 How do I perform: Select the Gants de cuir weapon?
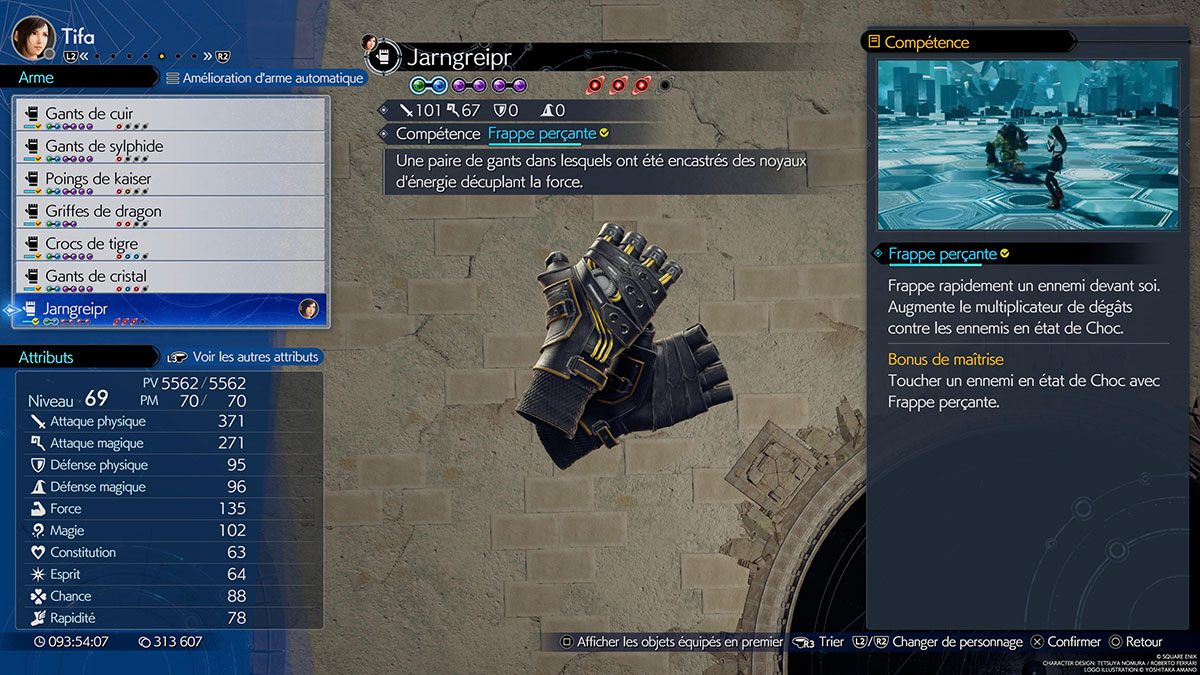(172, 114)
